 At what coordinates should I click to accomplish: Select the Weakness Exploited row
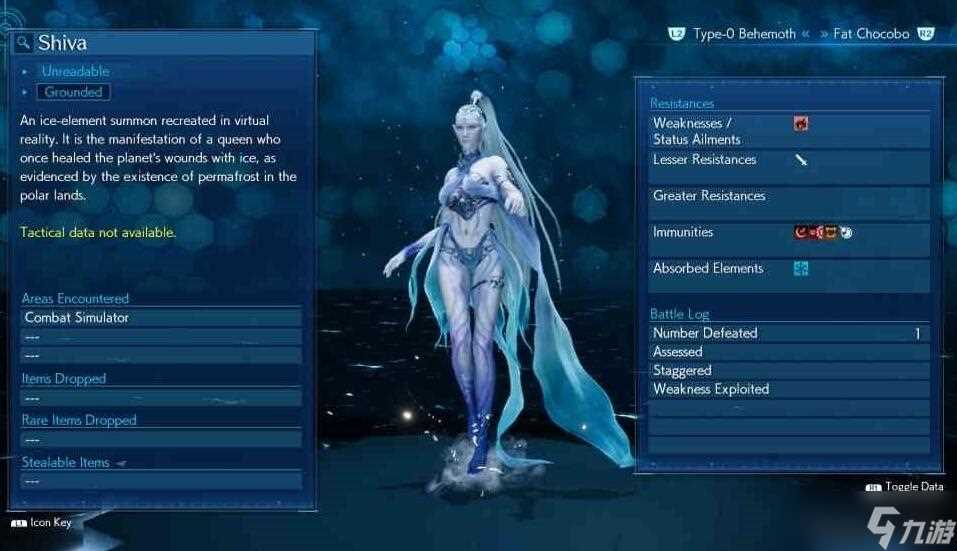788,389
